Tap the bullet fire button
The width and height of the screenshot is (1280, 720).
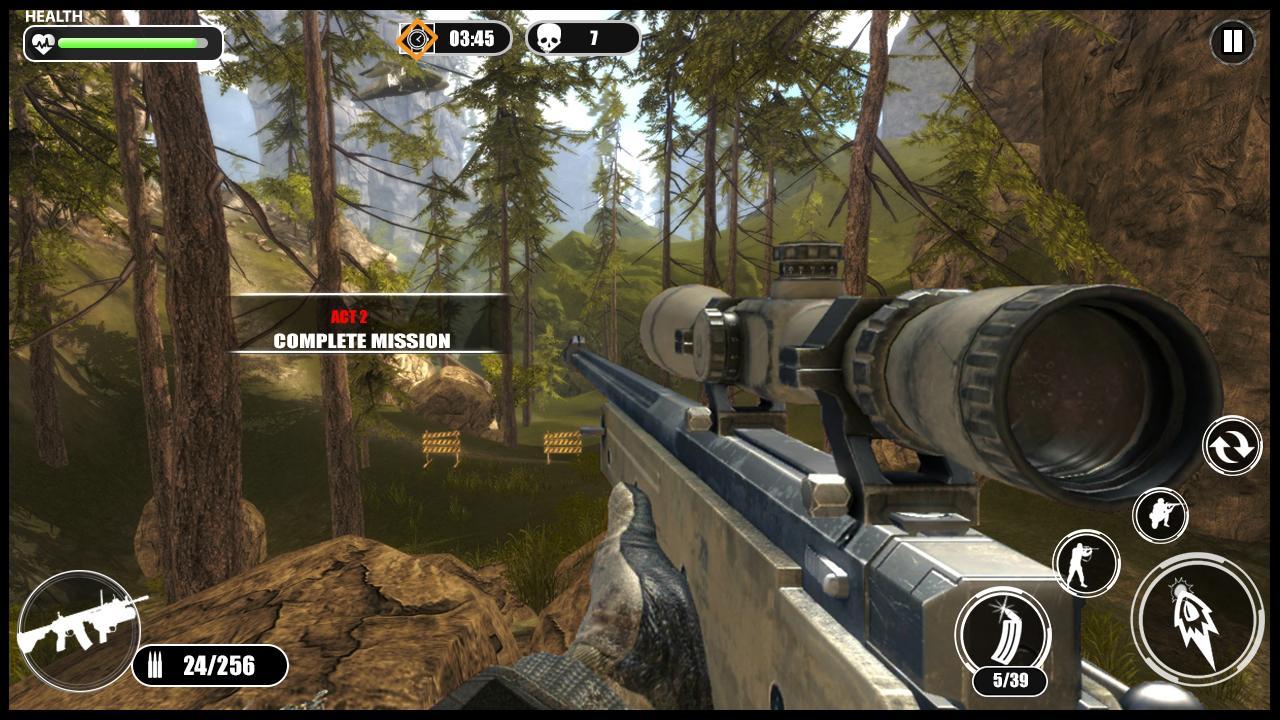click(1197, 619)
